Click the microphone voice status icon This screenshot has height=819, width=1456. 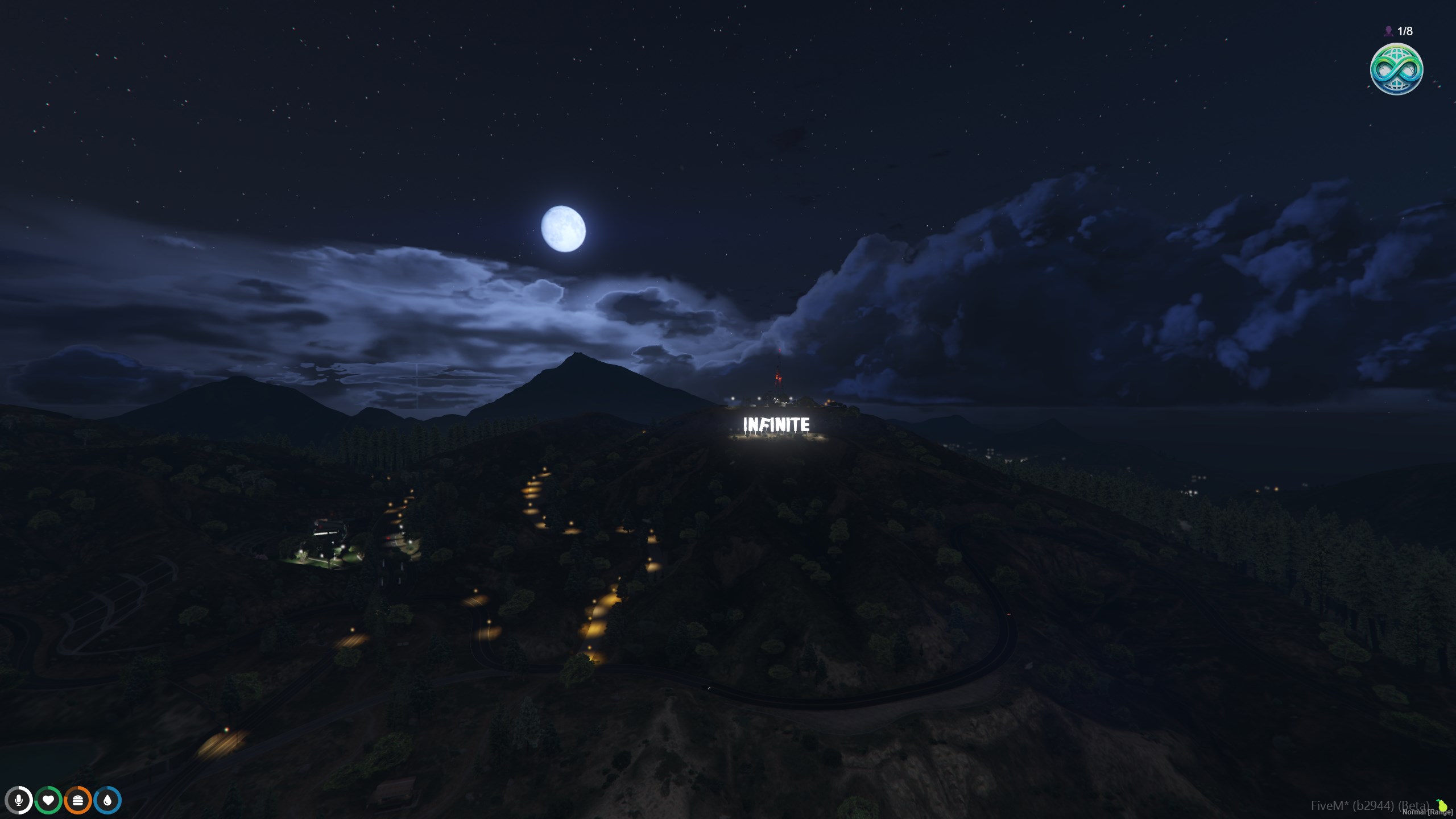[19, 800]
